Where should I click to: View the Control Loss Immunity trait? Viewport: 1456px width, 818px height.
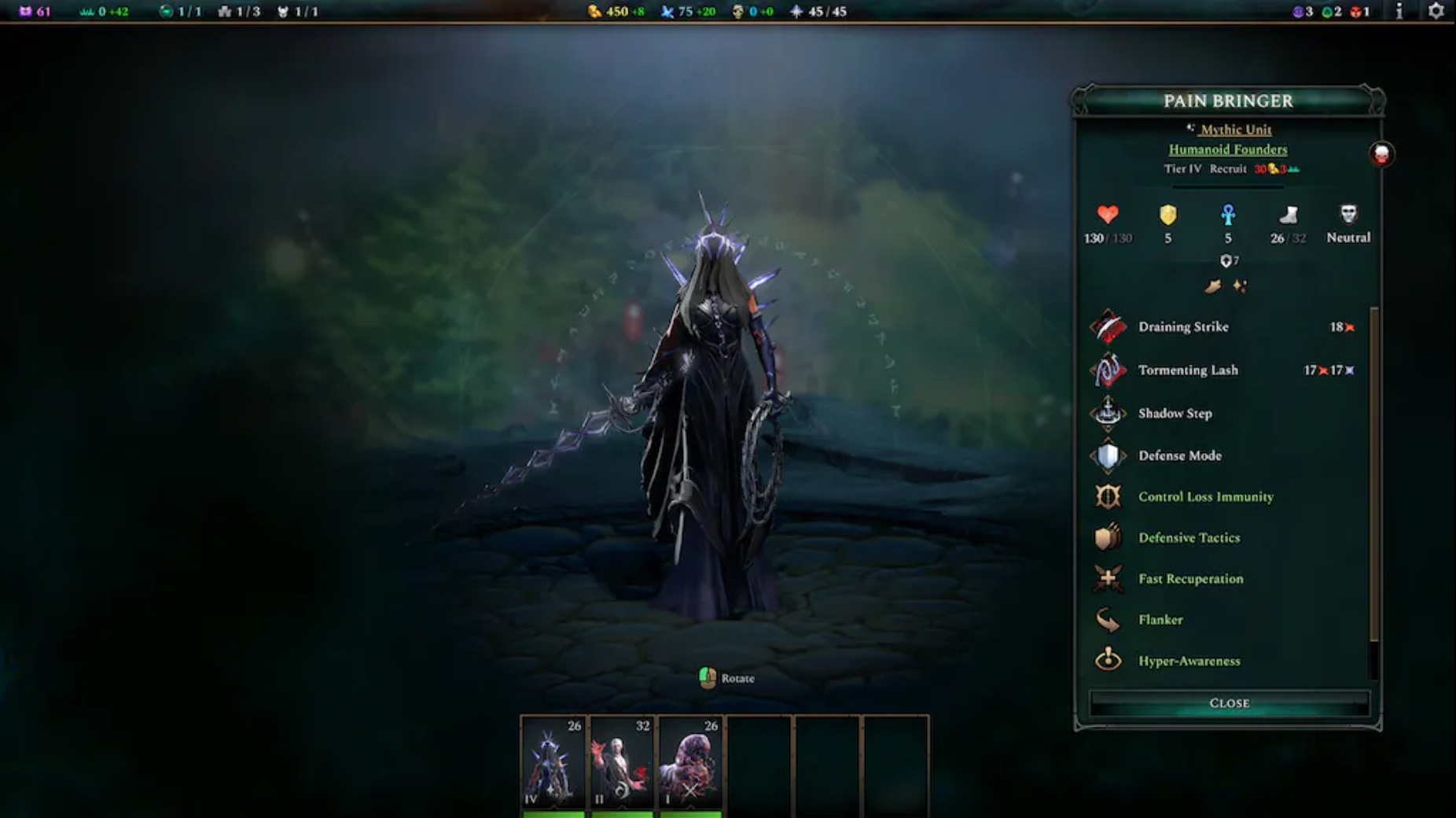coord(1205,497)
